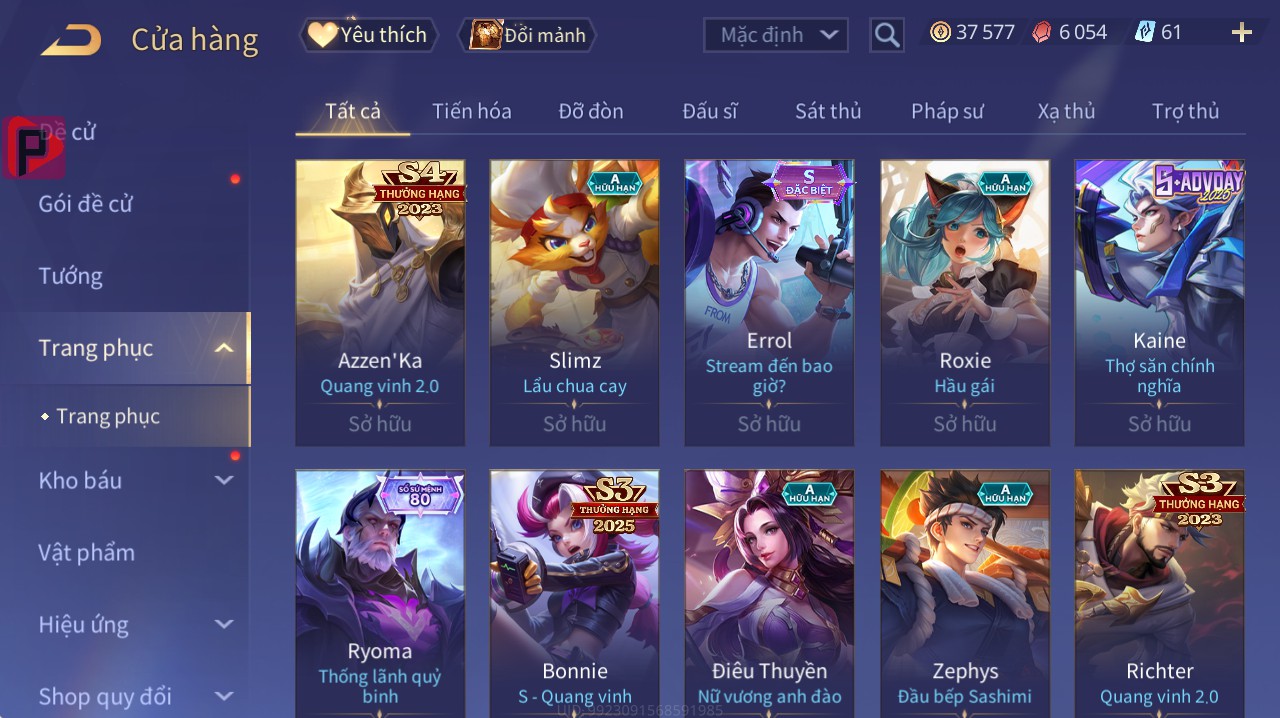Viewport: 1280px width, 718px height.
Task: Show the Sát thủ skins tab
Action: pos(828,111)
